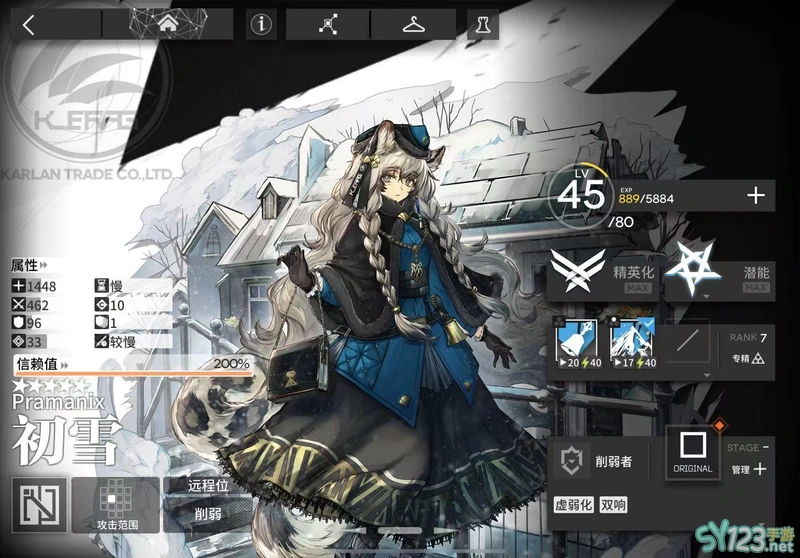Click the 双响 trait tag

(615, 505)
